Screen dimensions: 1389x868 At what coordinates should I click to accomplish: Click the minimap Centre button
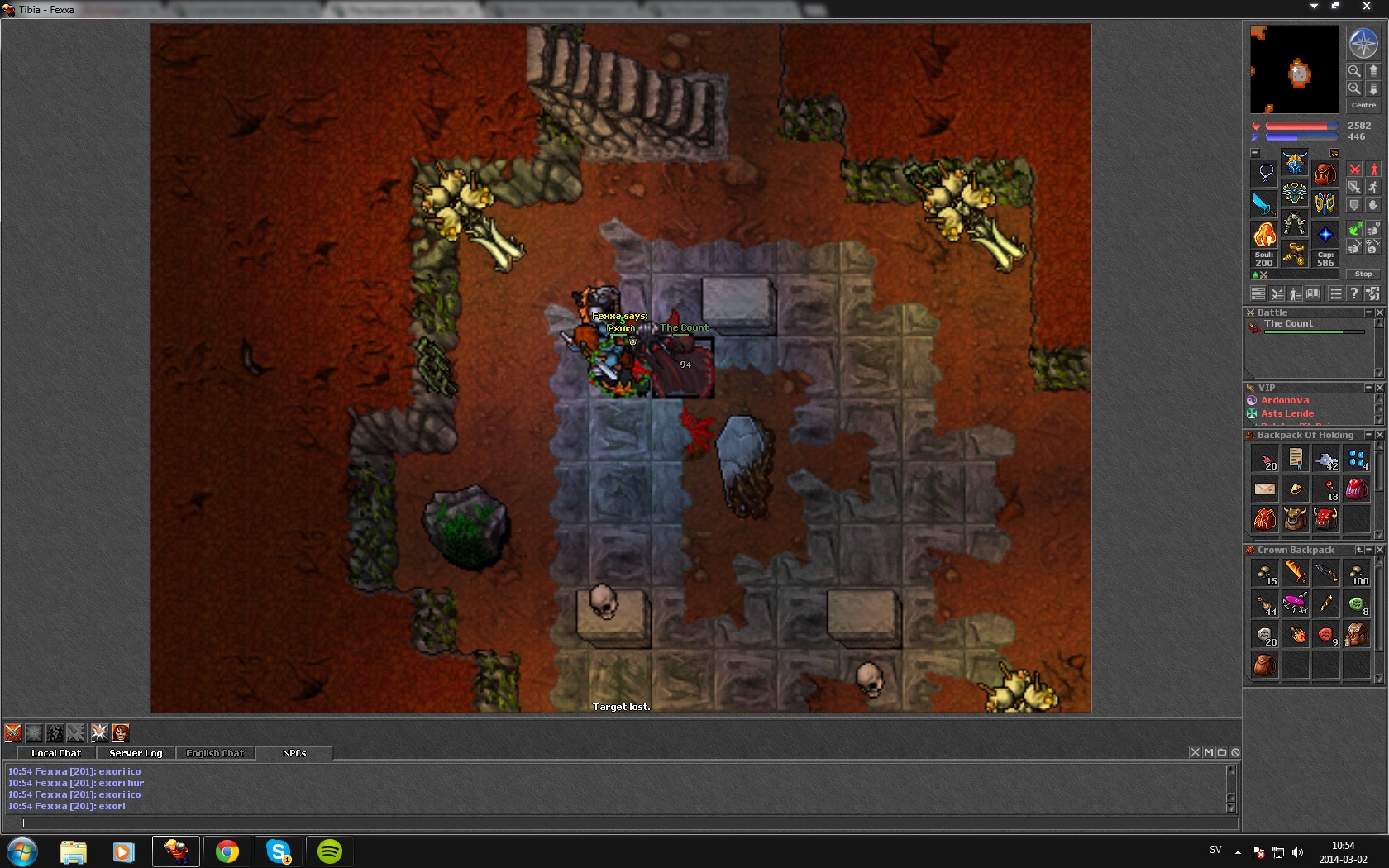(1363, 105)
